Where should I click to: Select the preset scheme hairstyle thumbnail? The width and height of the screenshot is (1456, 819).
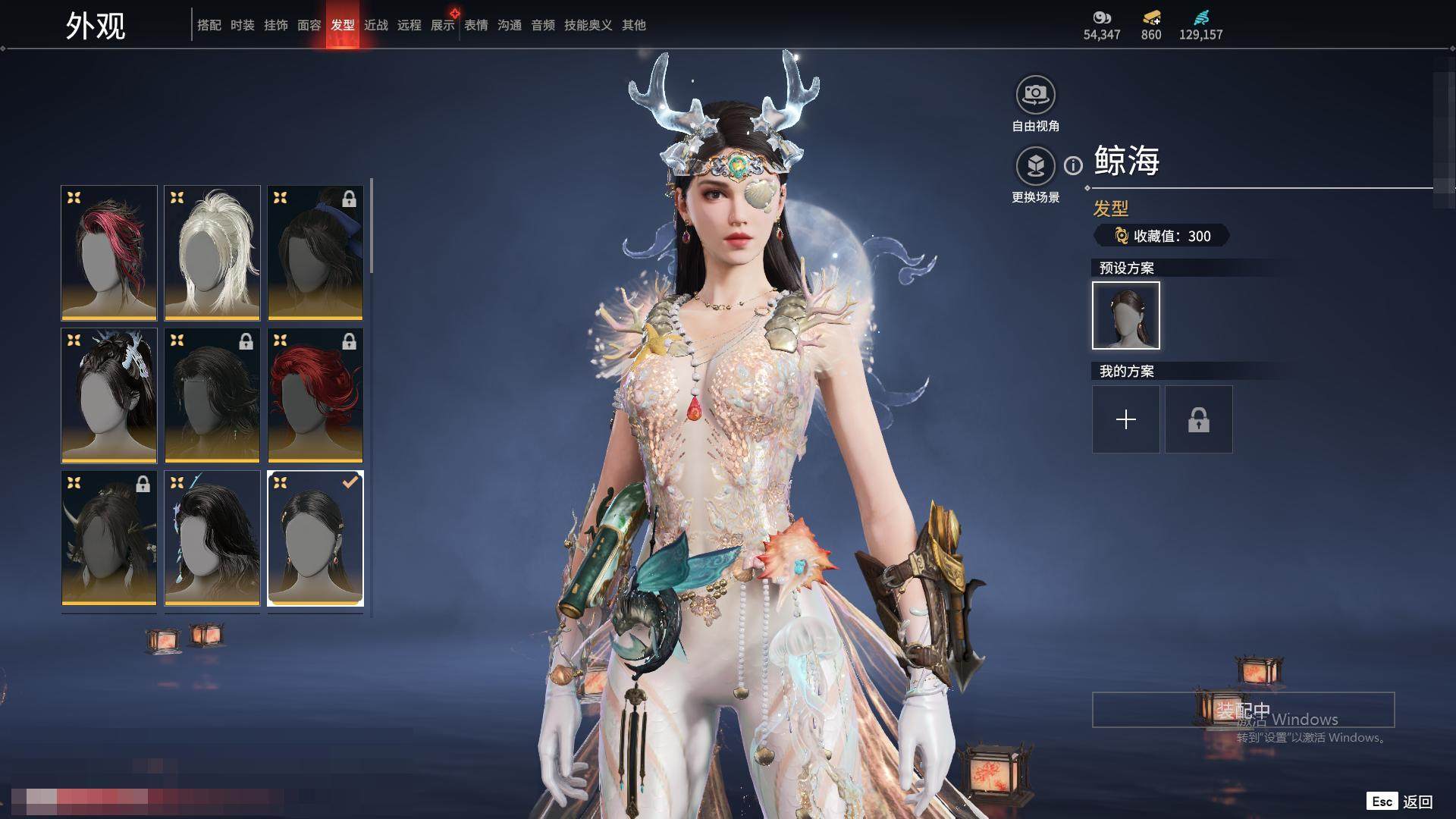1125,315
